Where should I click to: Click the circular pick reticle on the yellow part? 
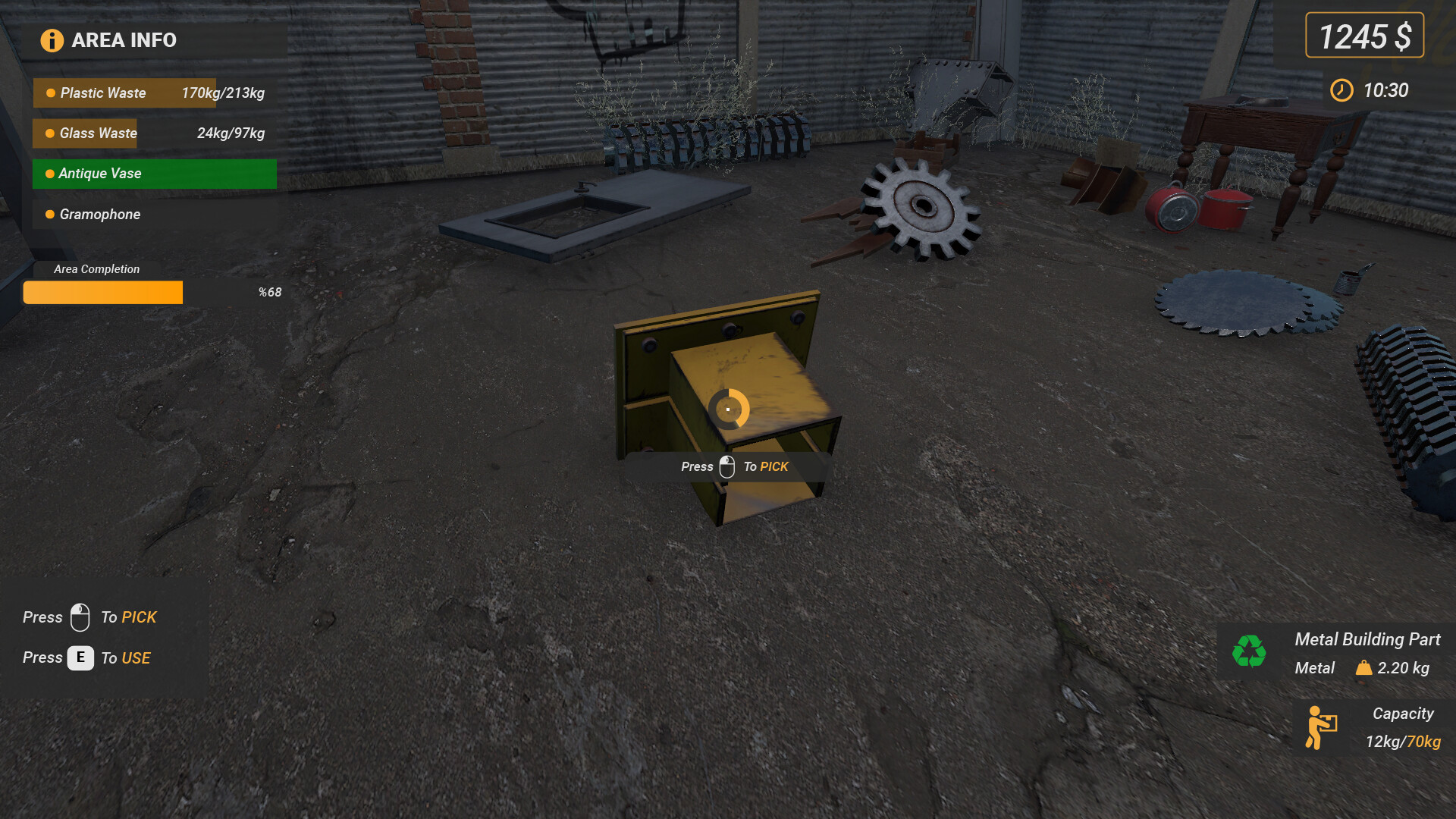(726, 409)
